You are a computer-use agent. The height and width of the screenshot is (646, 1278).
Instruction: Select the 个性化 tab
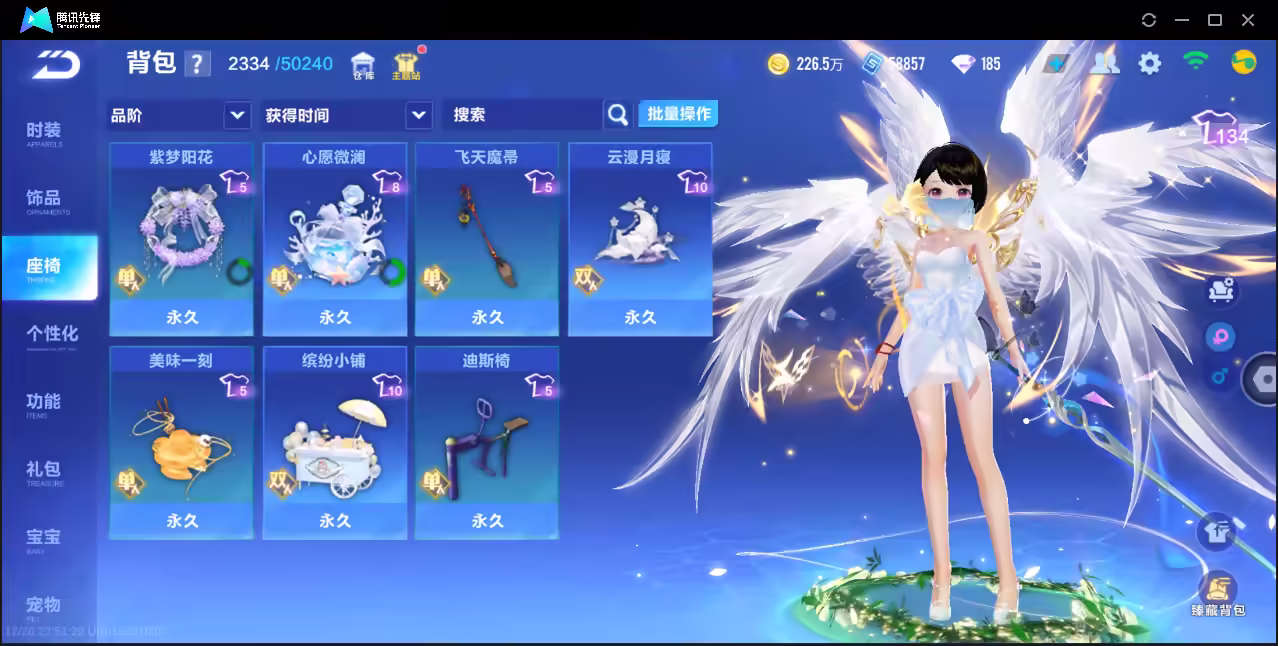point(52,336)
